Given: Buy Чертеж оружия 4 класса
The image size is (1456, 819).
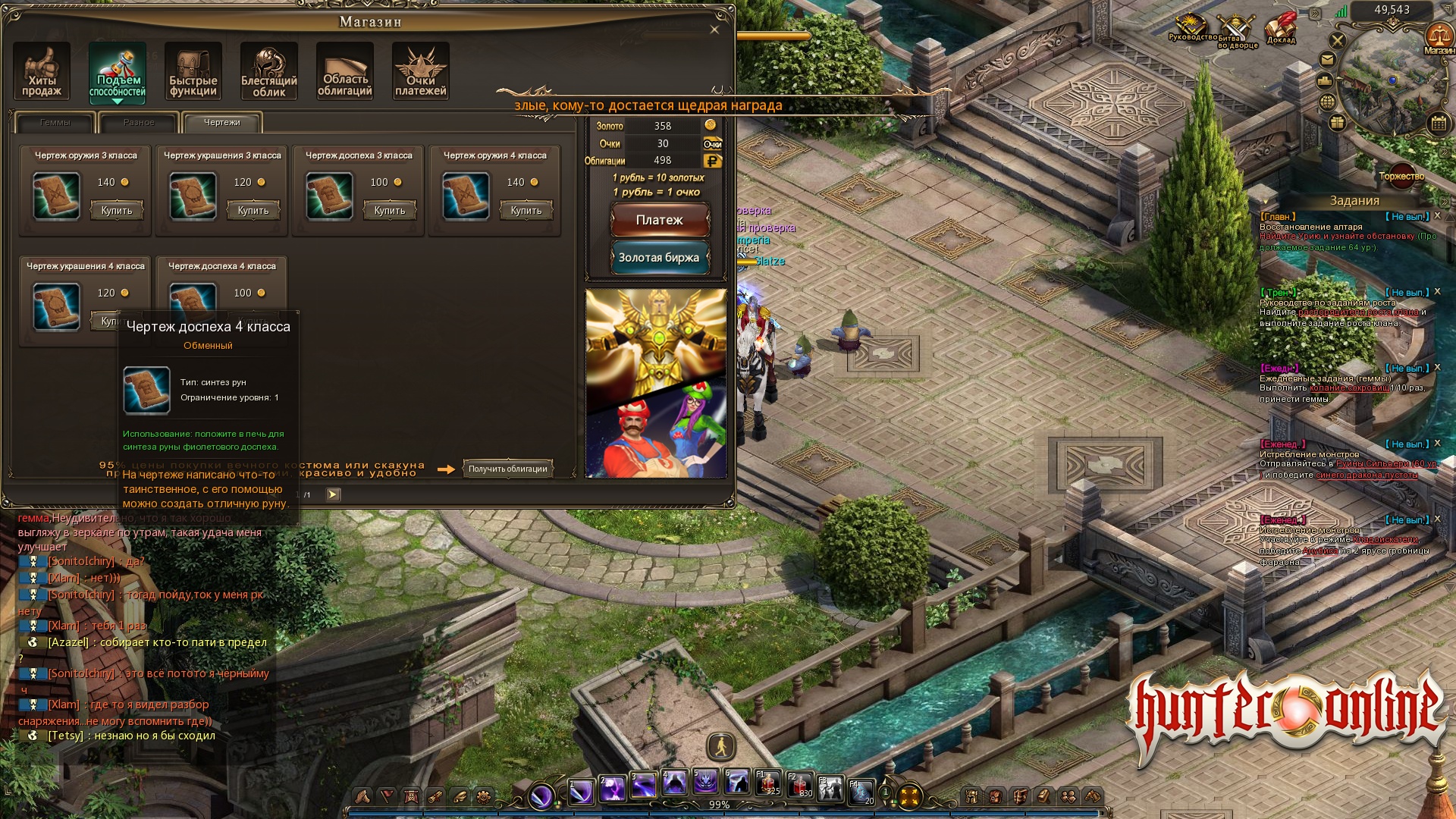Looking at the screenshot, I should point(526,210).
